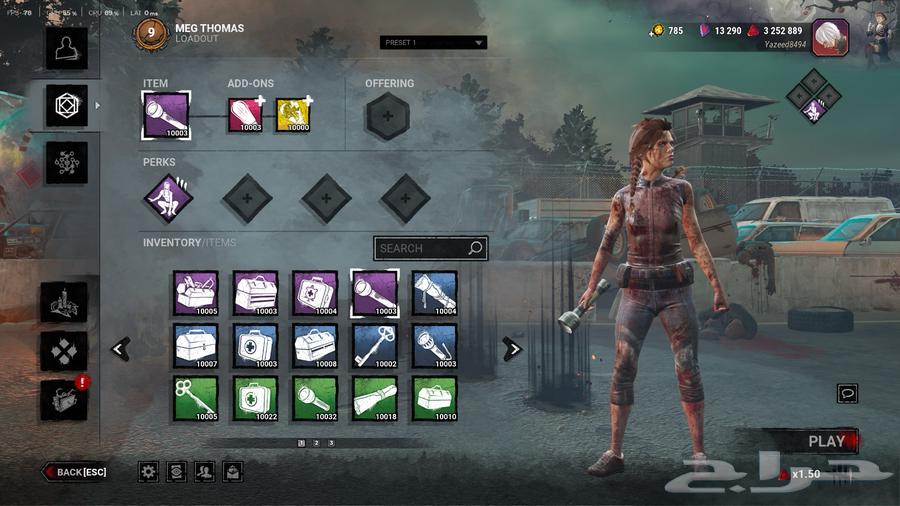This screenshot has width=900, height=506.
Task: Open the settings gear icon
Action: (x=148, y=471)
